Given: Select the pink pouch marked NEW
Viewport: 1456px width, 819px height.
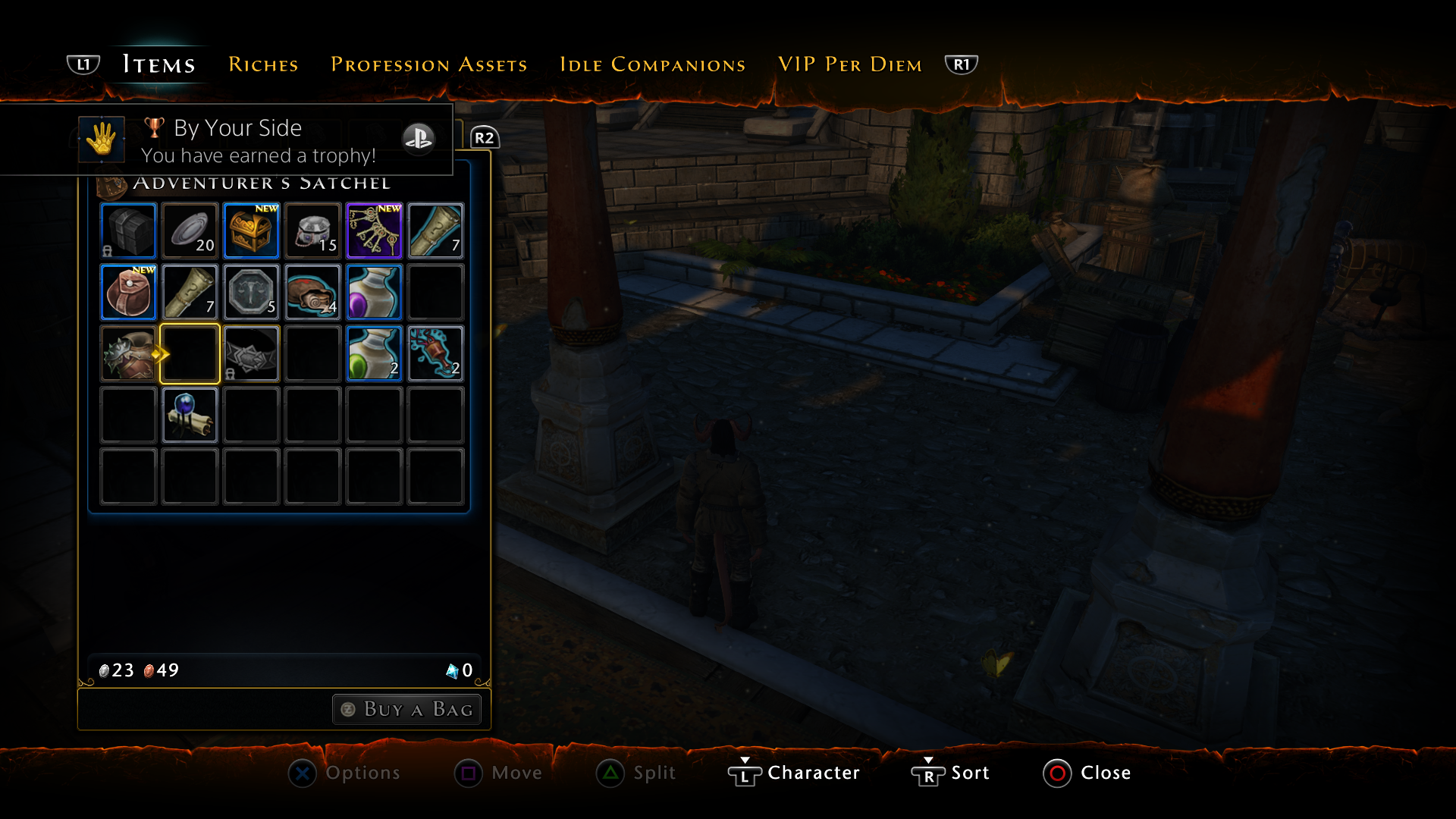Looking at the screenshot, I should (x=128, y=292).
